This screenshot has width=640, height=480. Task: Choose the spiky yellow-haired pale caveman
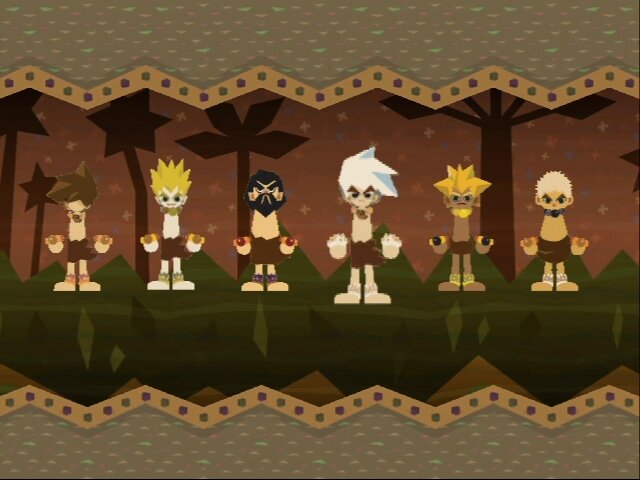[170, 230]
